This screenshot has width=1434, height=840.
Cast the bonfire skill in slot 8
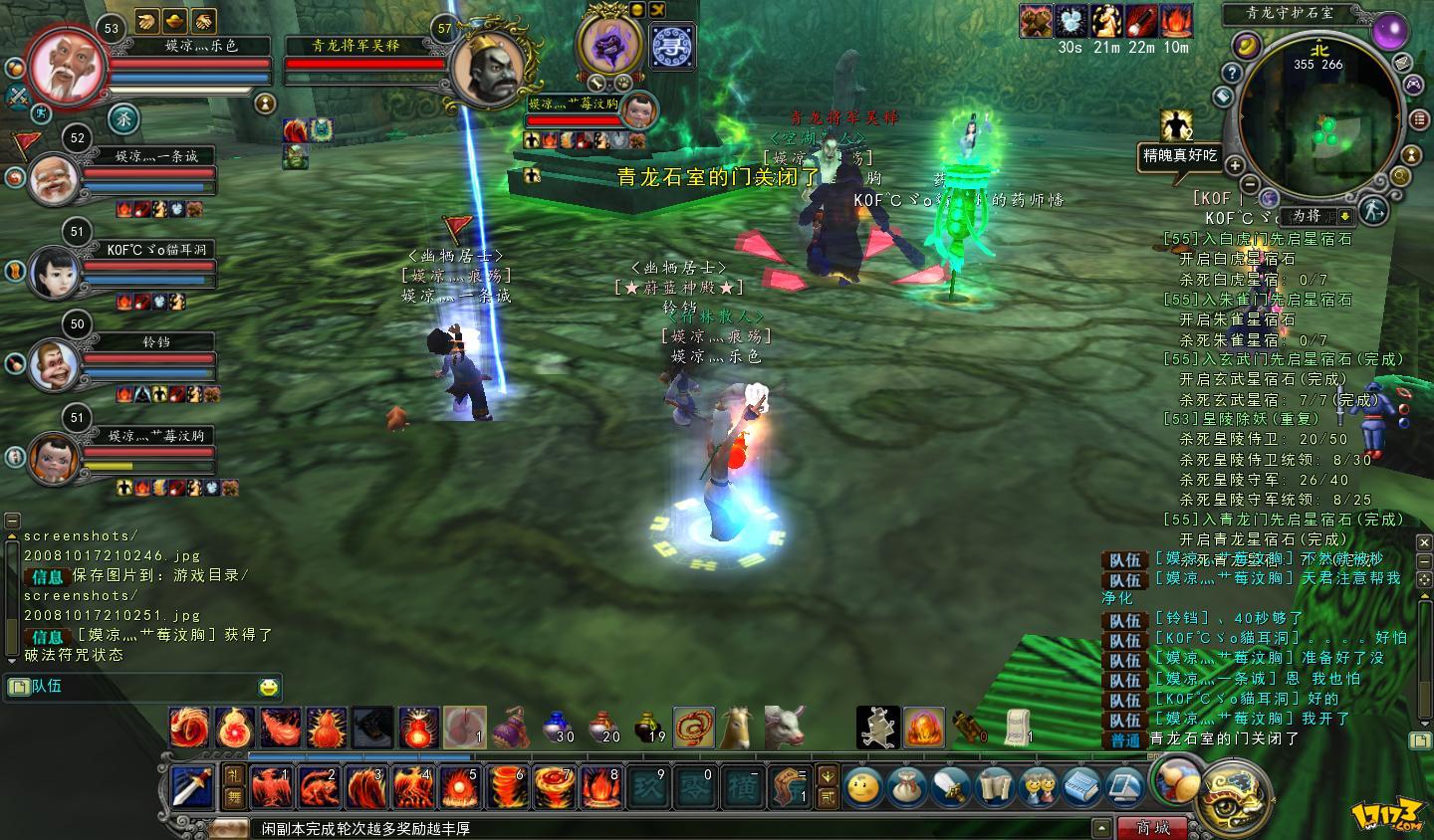(x=599, y=786)
